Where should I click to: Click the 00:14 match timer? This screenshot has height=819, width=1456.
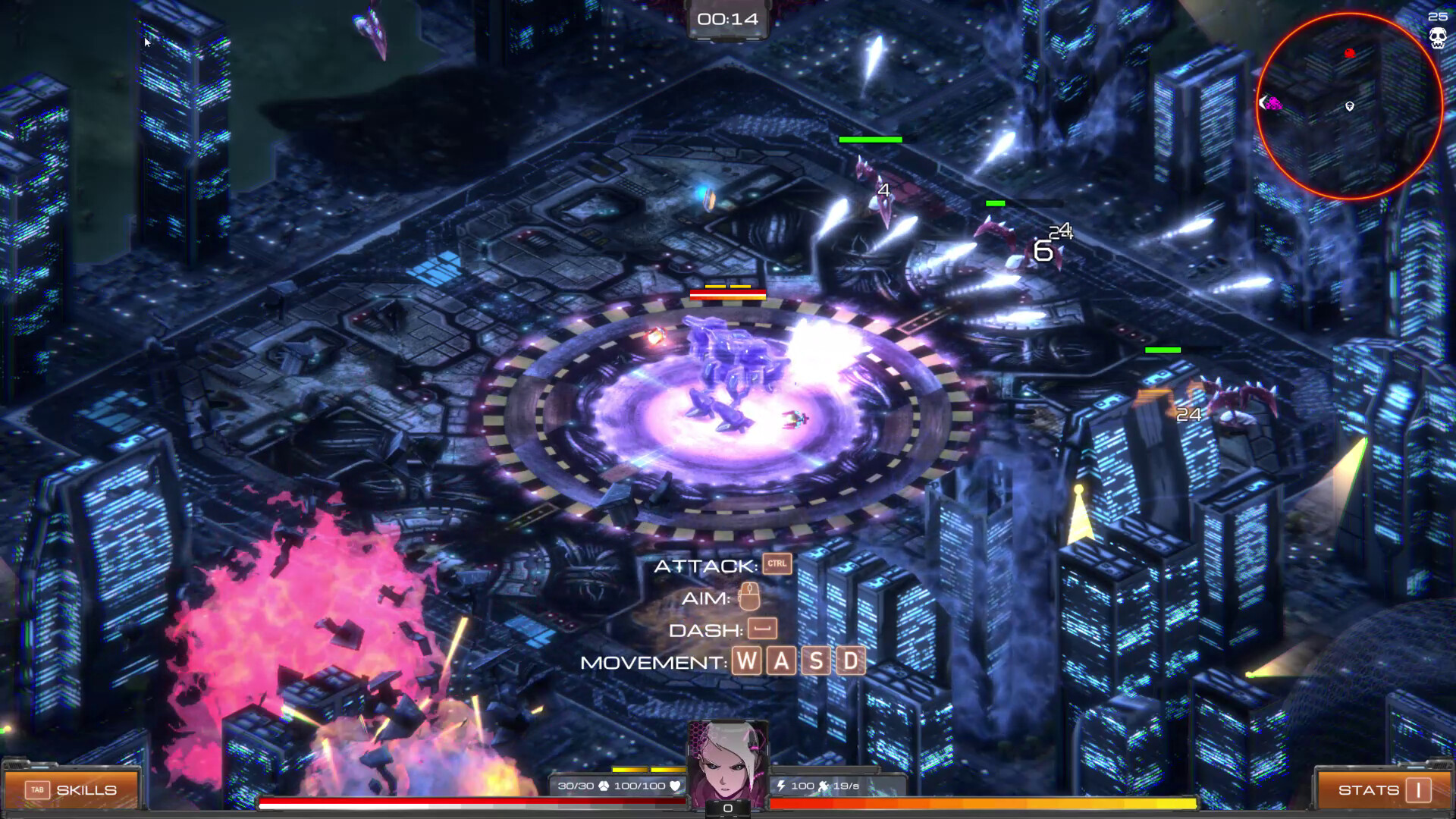point(727,20)
